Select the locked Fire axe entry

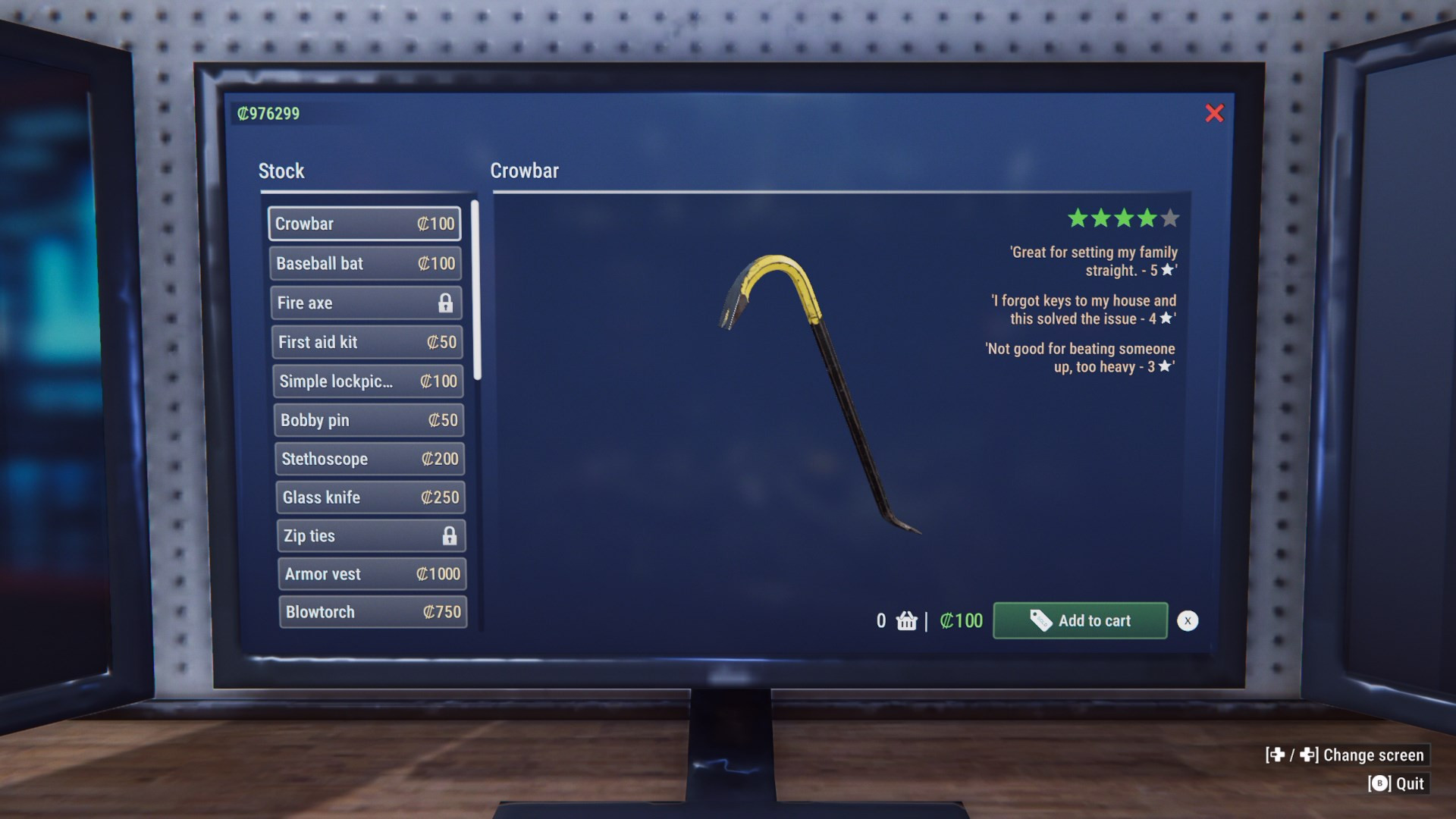[x=366, y=303]
